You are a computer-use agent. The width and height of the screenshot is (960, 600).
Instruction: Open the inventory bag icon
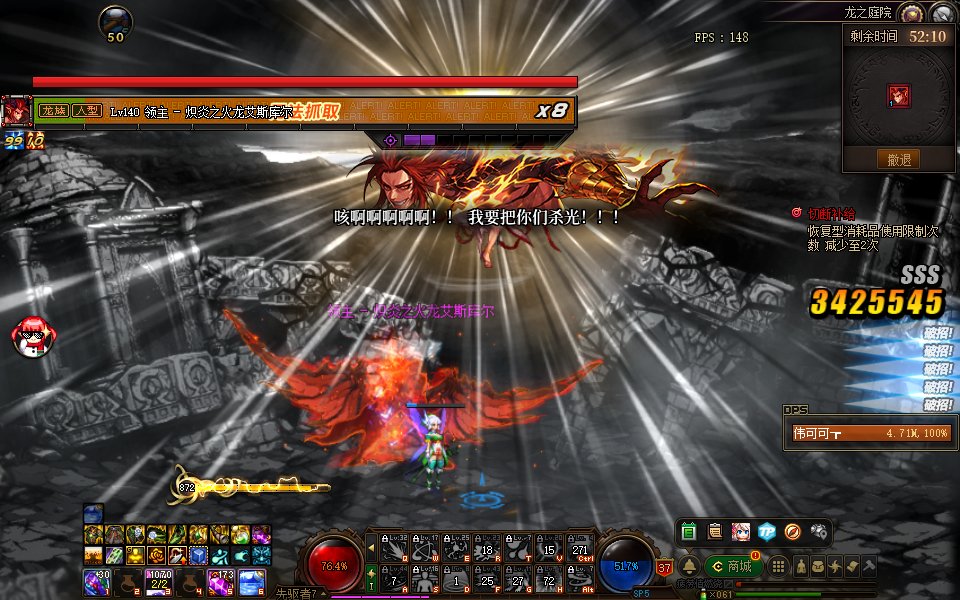819,566
